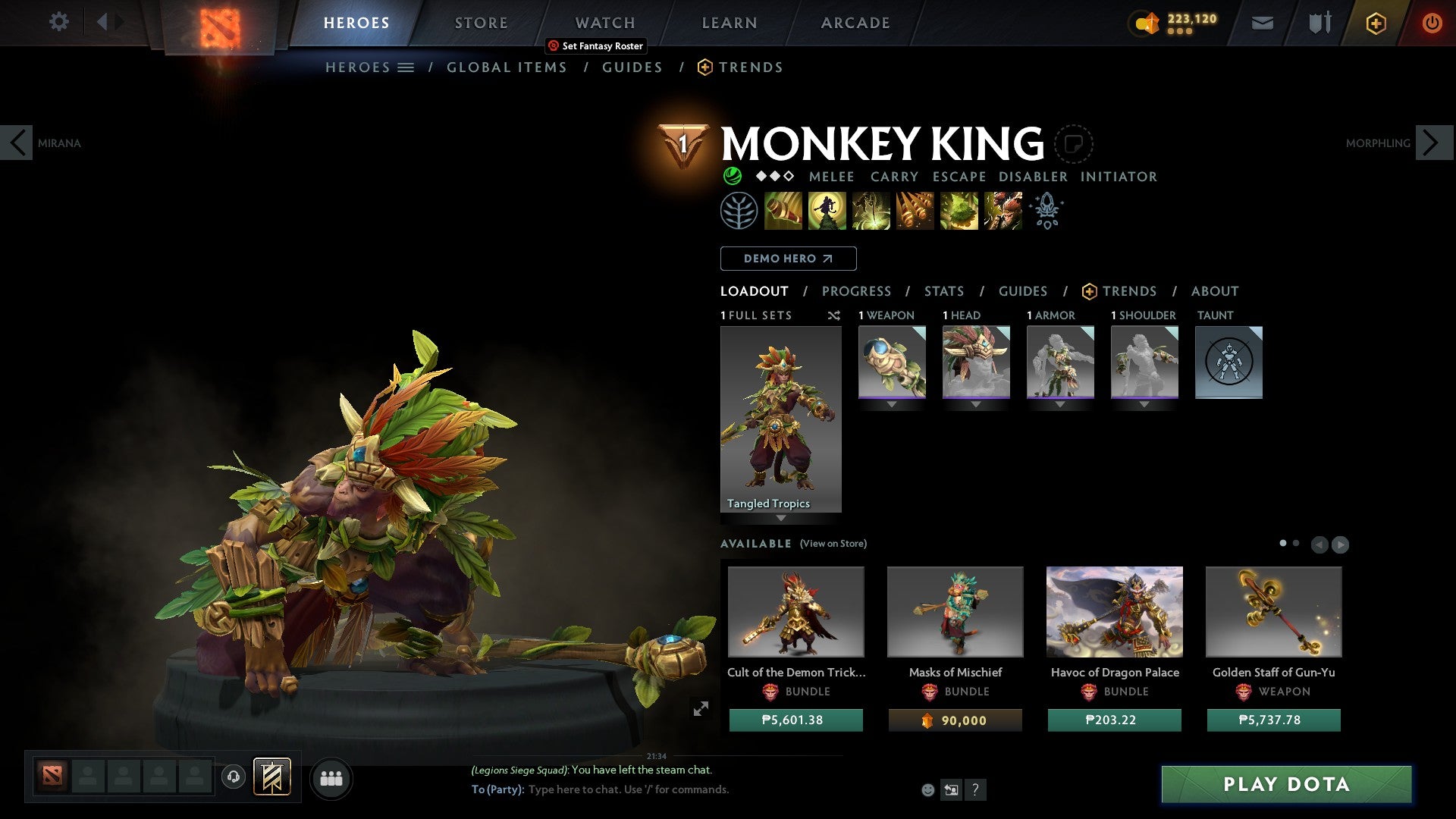This screenshot has width=1456, height=819.
Task: Open the friends list icon
Action: [x=331, y=777]
